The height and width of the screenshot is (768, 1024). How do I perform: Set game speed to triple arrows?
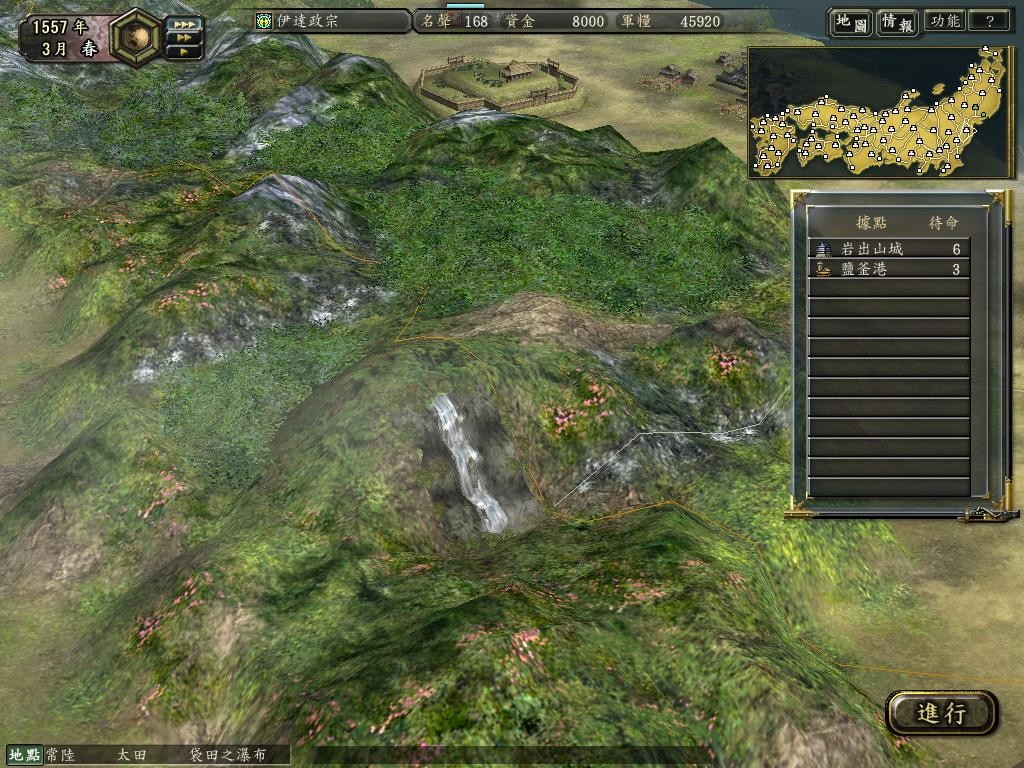[x=183, y=23]
